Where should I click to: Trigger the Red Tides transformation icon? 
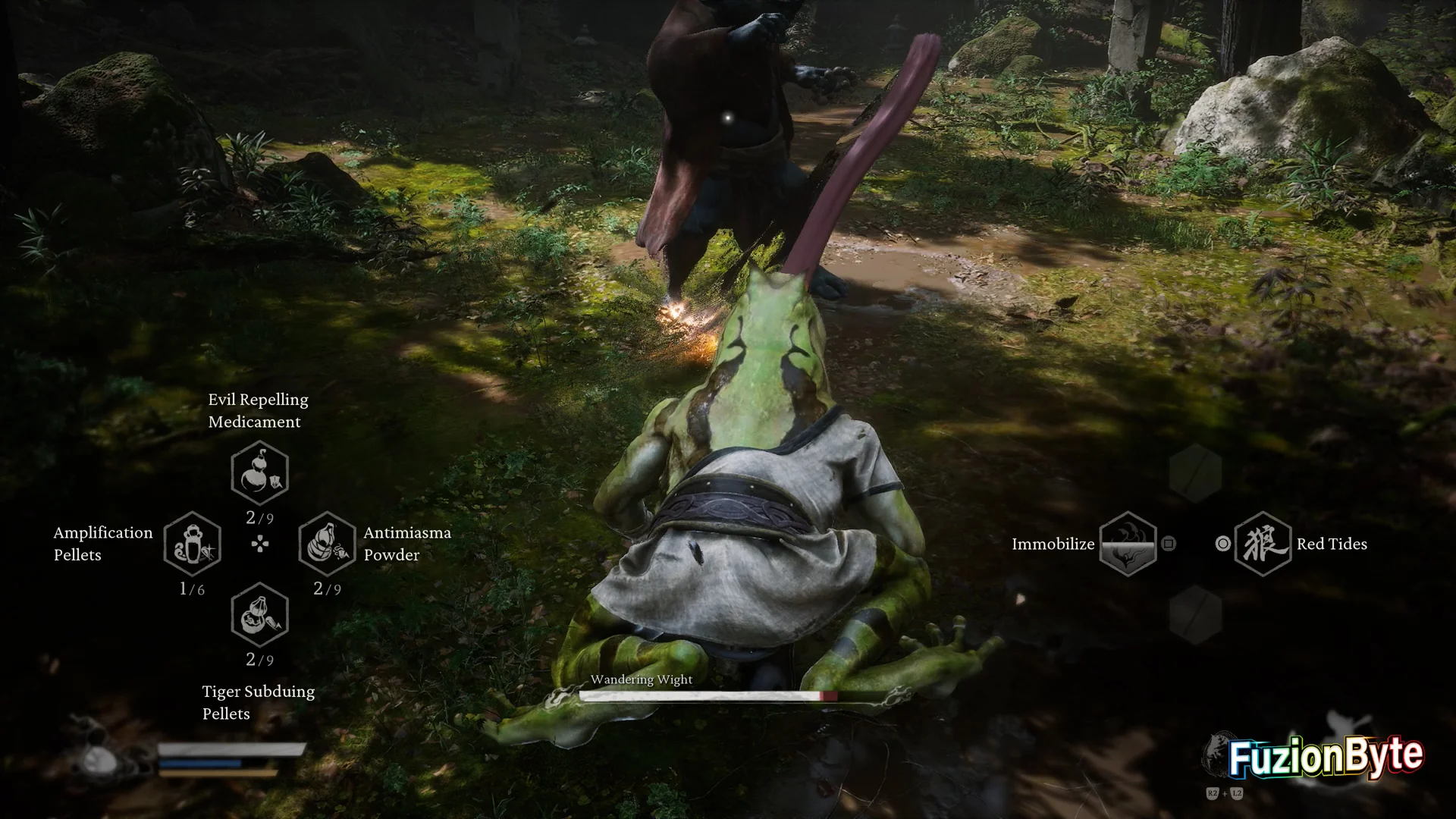coord(1263,544)
